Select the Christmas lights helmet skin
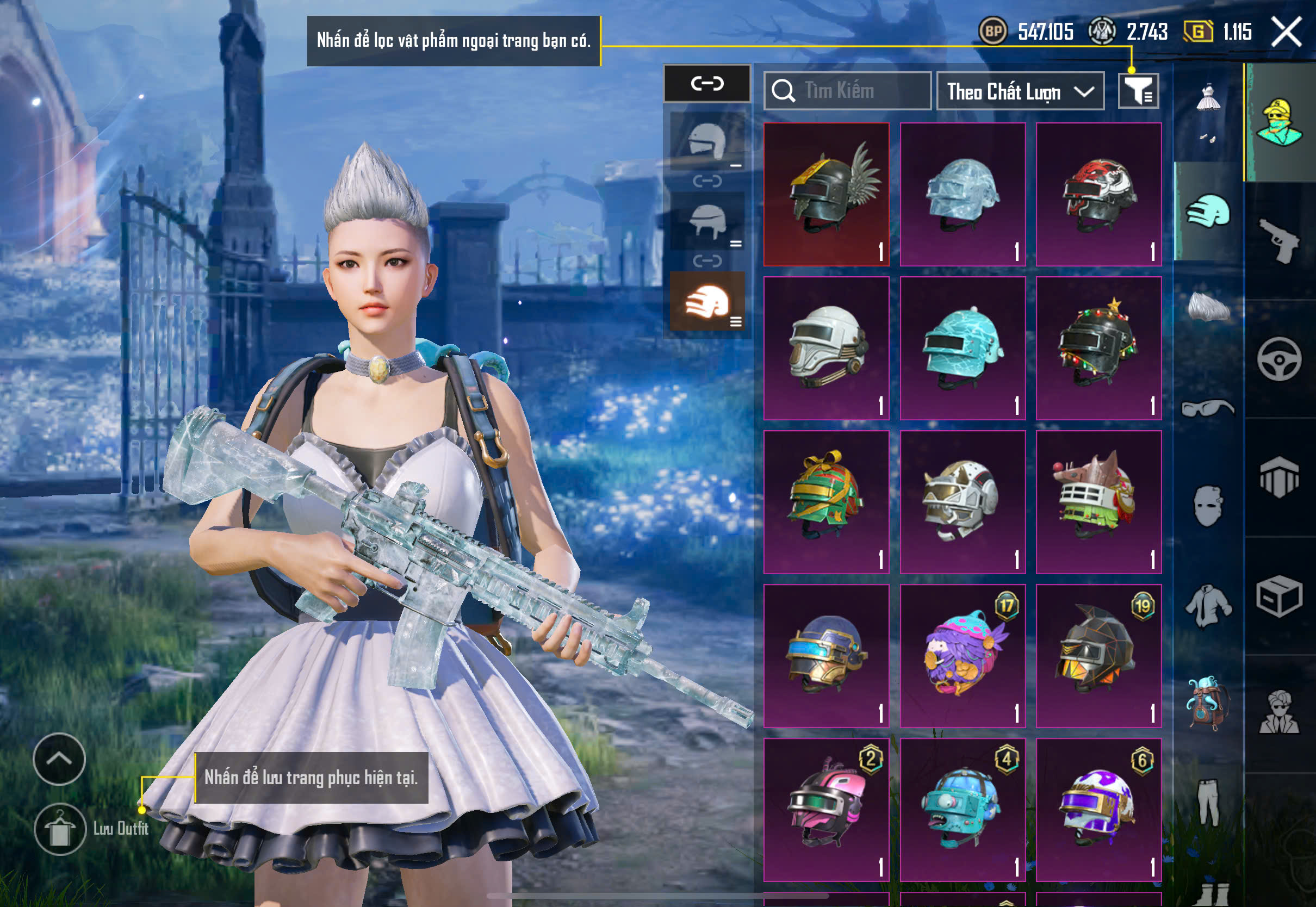Viewport: 1316px width, 907px height. coord(1098,349)
